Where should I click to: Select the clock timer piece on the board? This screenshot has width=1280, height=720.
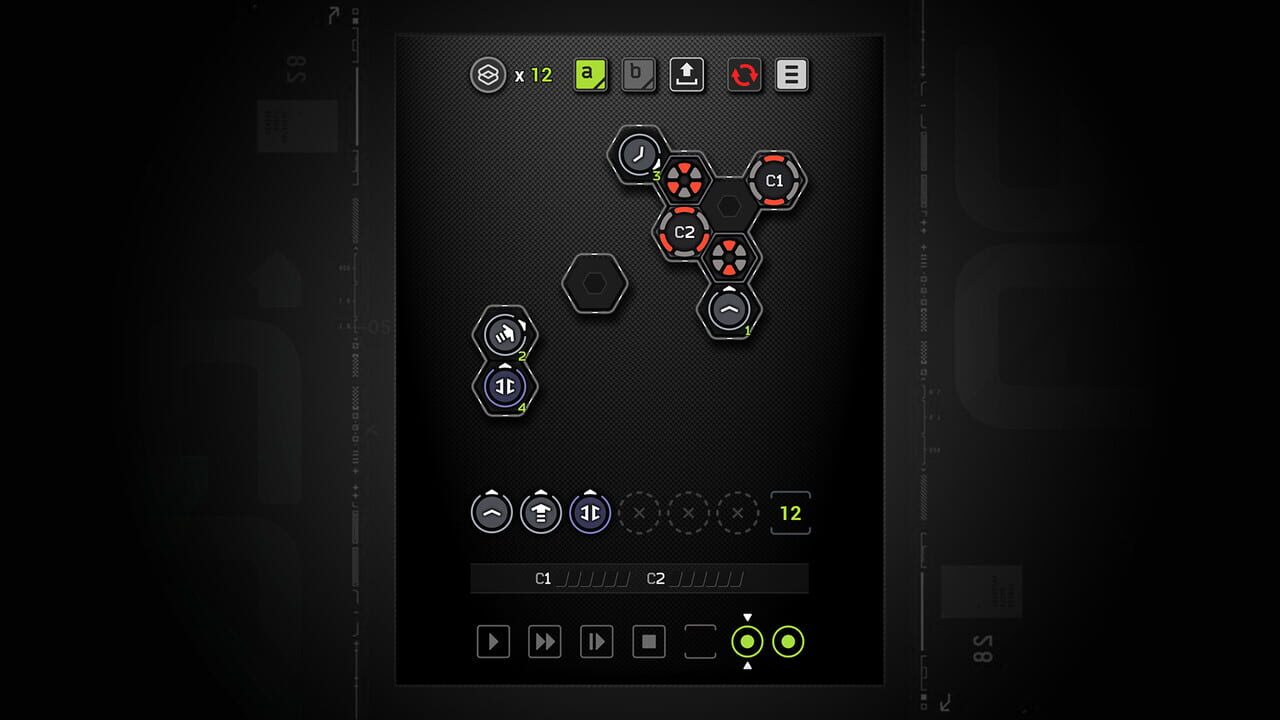click(x=638, y=156)
